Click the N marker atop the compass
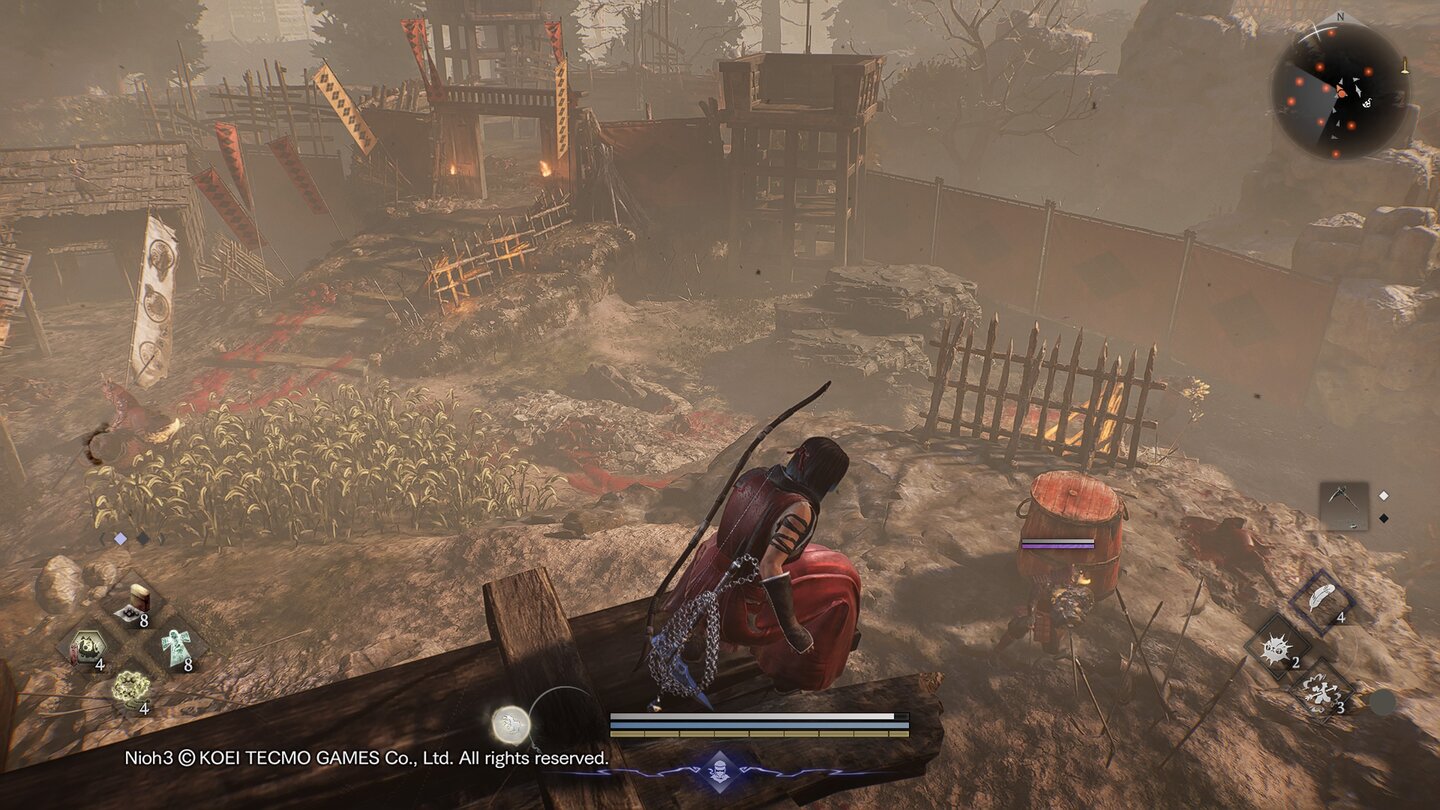Screen dimensions: 1440x810 [1340, 16]
